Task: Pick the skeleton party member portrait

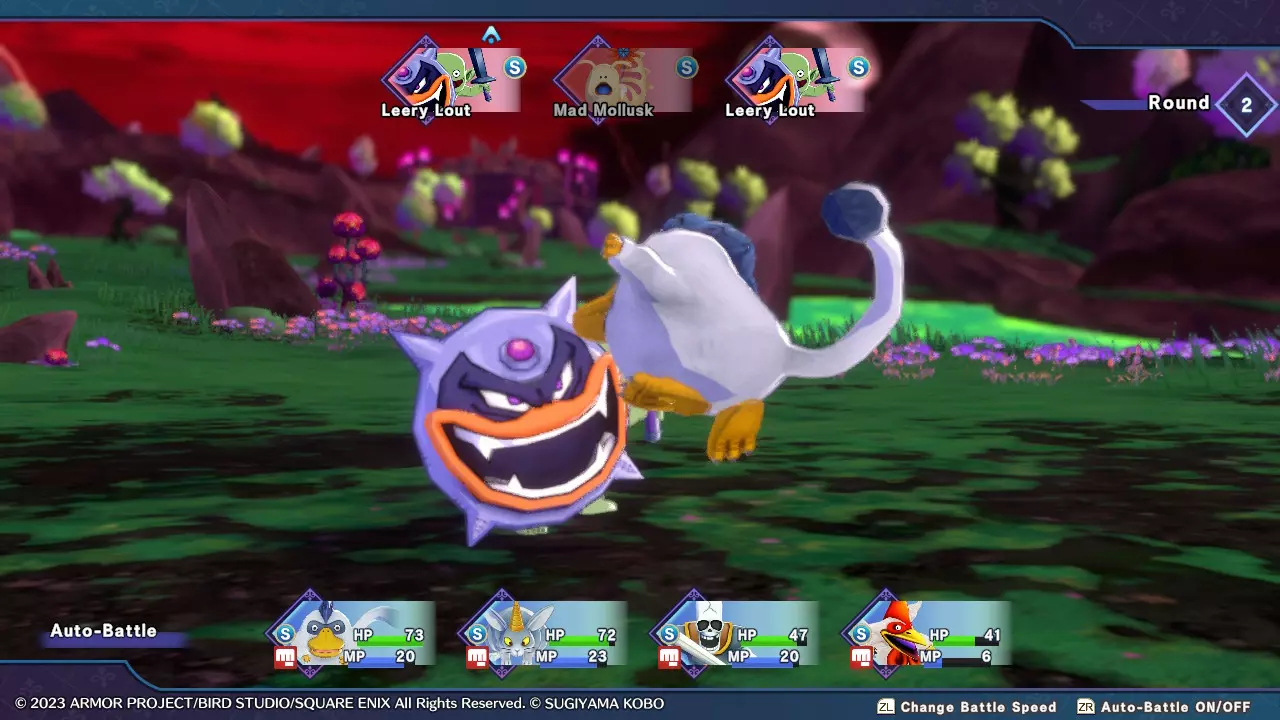Action: (x=706, y=634)
